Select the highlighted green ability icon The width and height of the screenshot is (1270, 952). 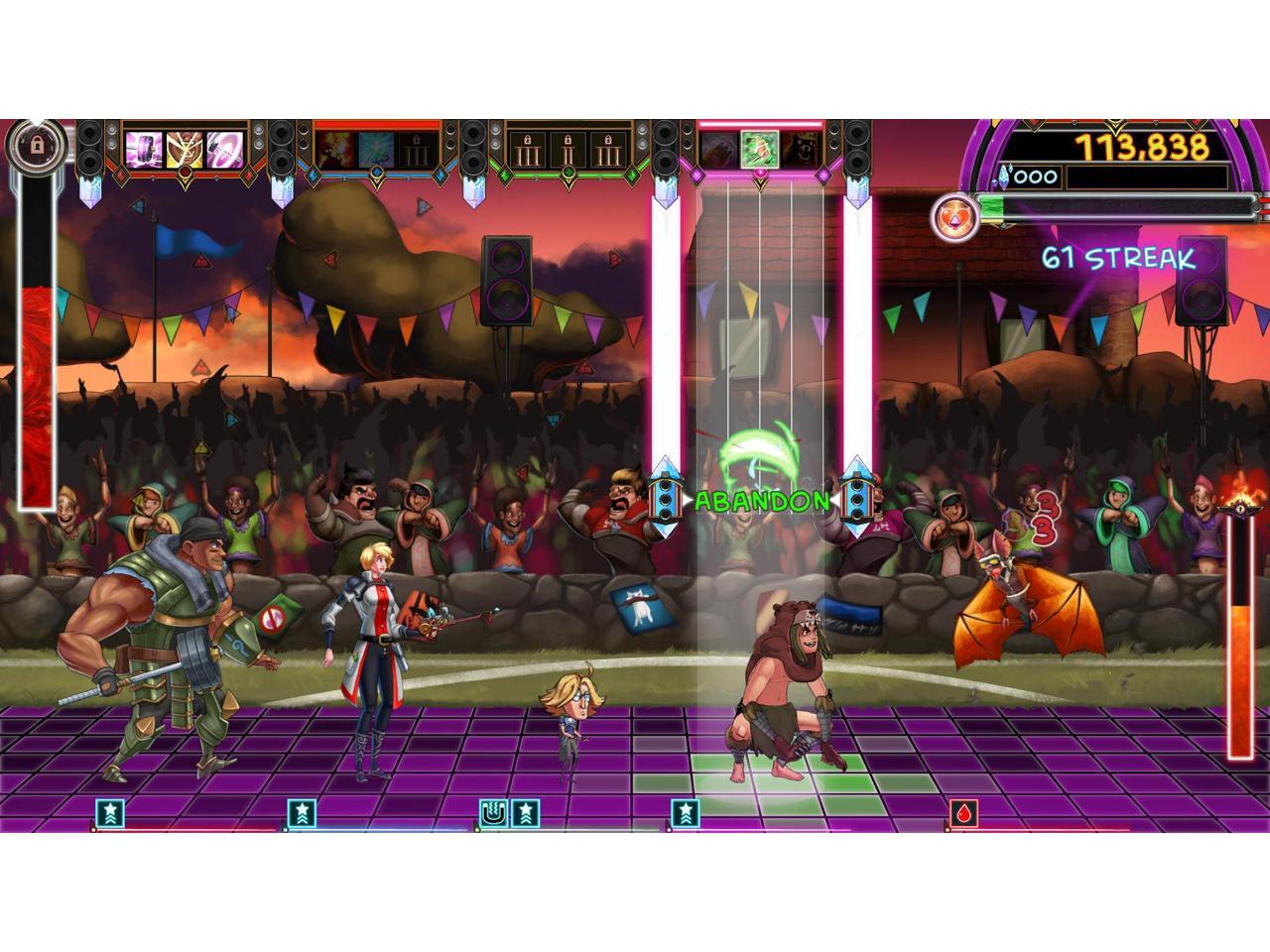point(759,150)
